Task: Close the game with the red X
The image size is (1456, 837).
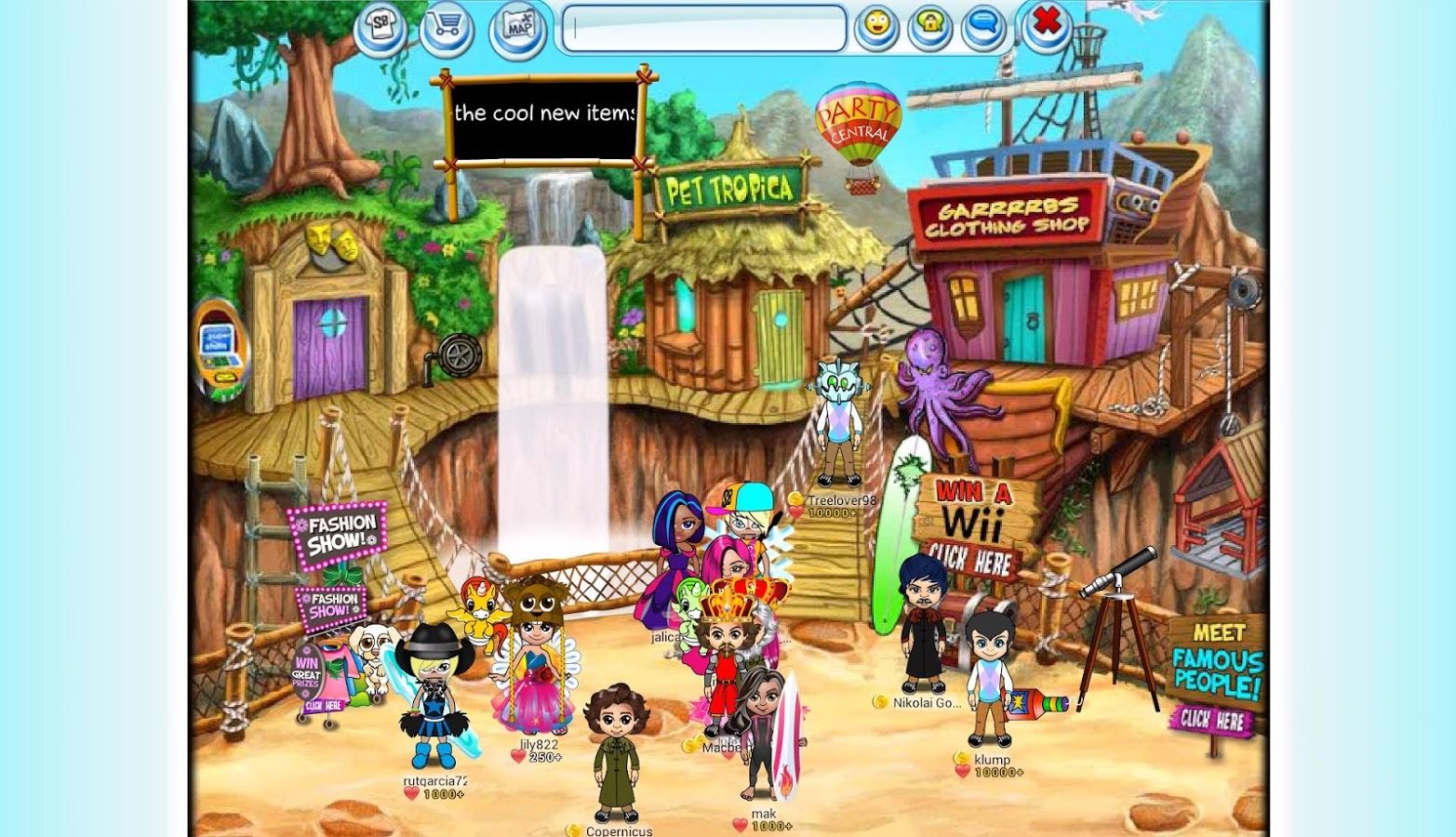Action: (1048, 22)
